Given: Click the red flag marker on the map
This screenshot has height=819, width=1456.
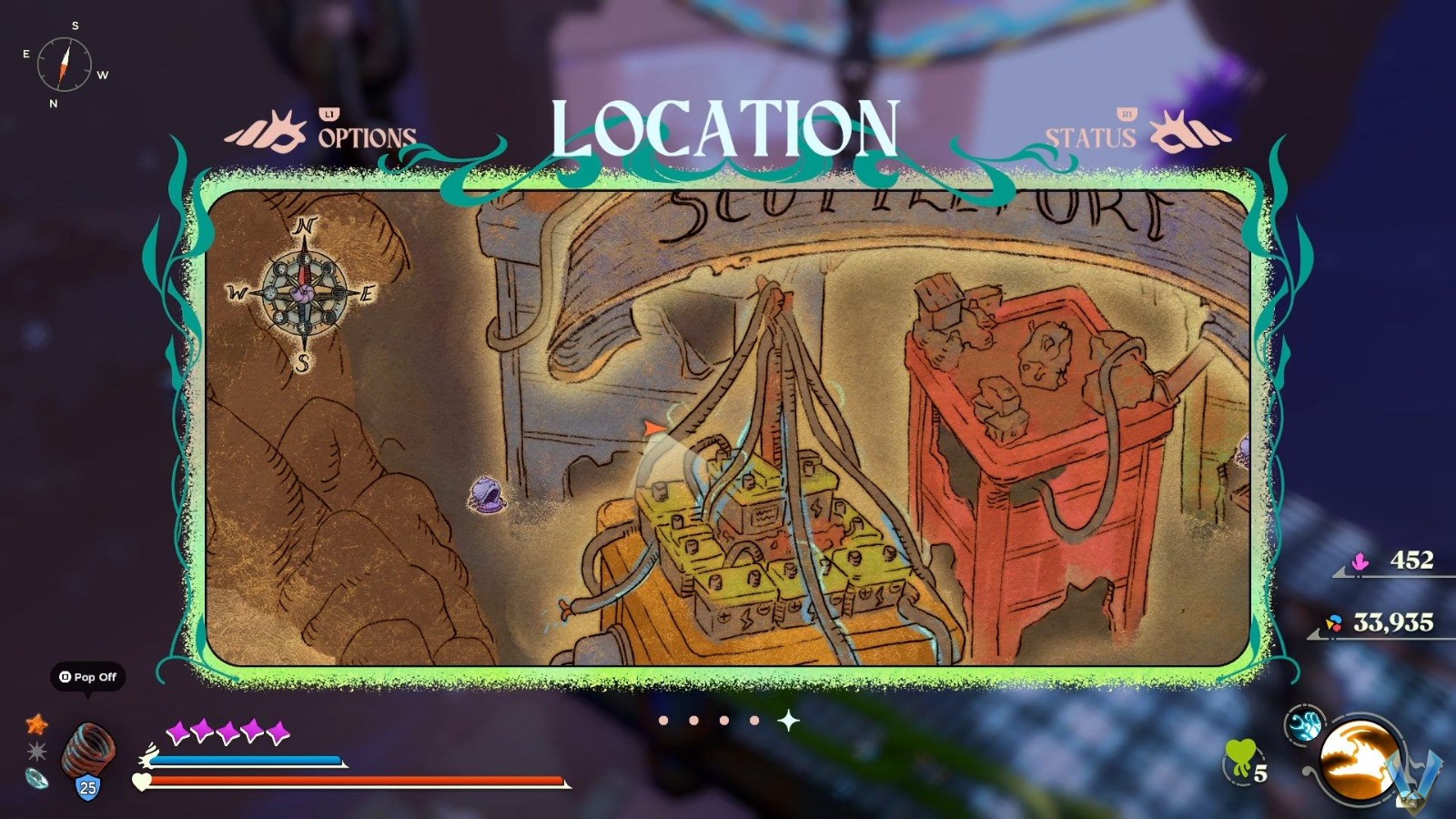Looking at the screenshot, I should point(653,428).
